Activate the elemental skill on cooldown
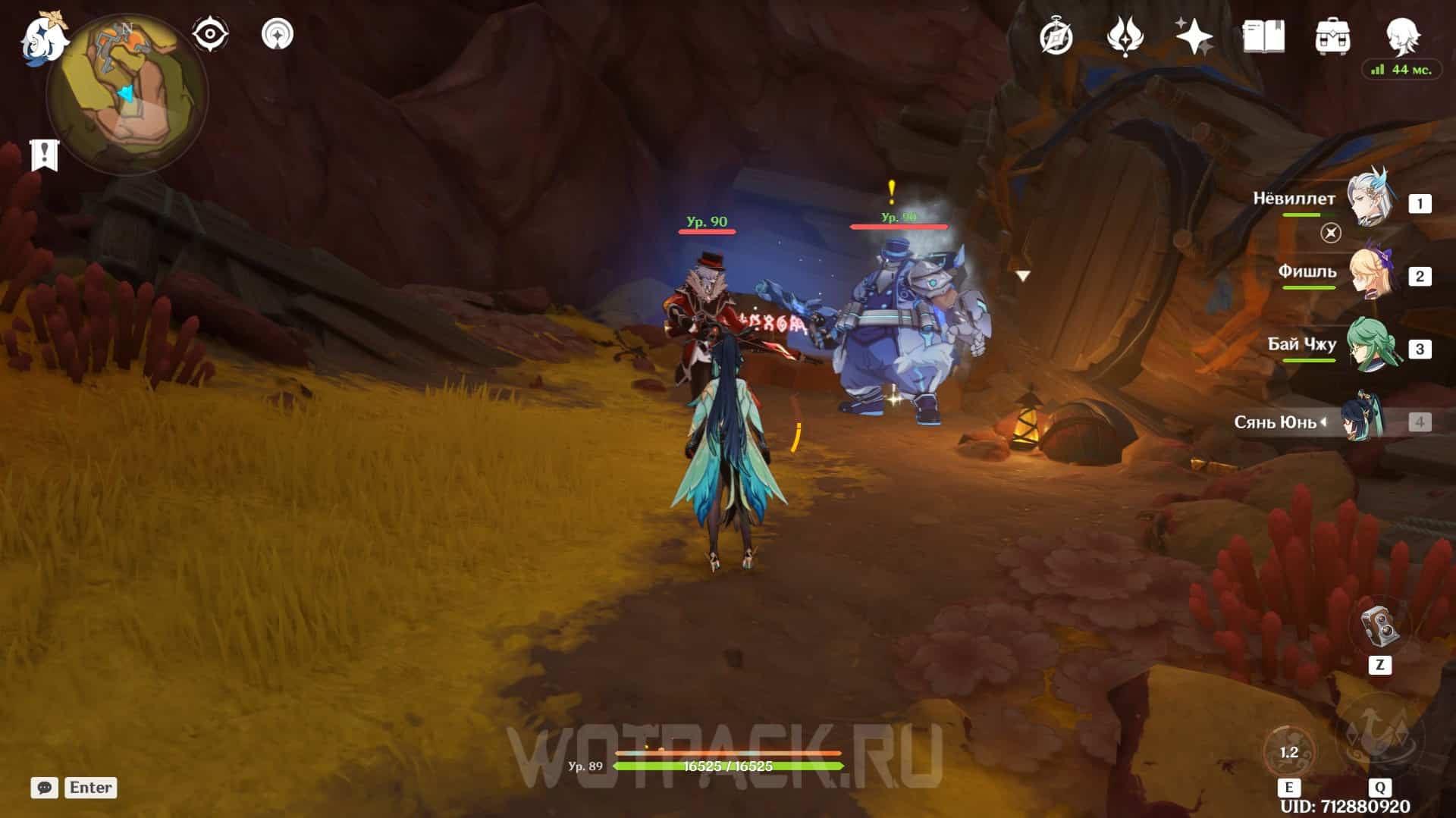Viewport: 1456px width, 818px height. pyautogui.click(x=1288, y=752)
